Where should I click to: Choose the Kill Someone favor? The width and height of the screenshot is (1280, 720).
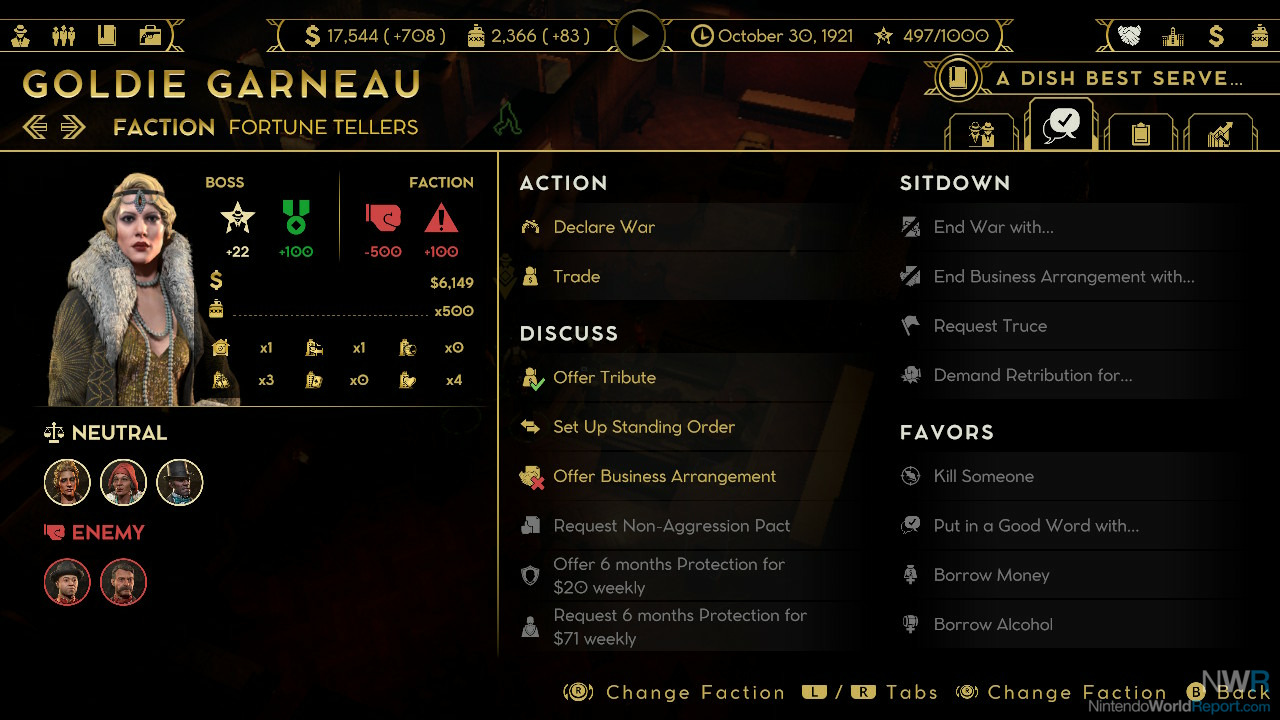(983, 476)
